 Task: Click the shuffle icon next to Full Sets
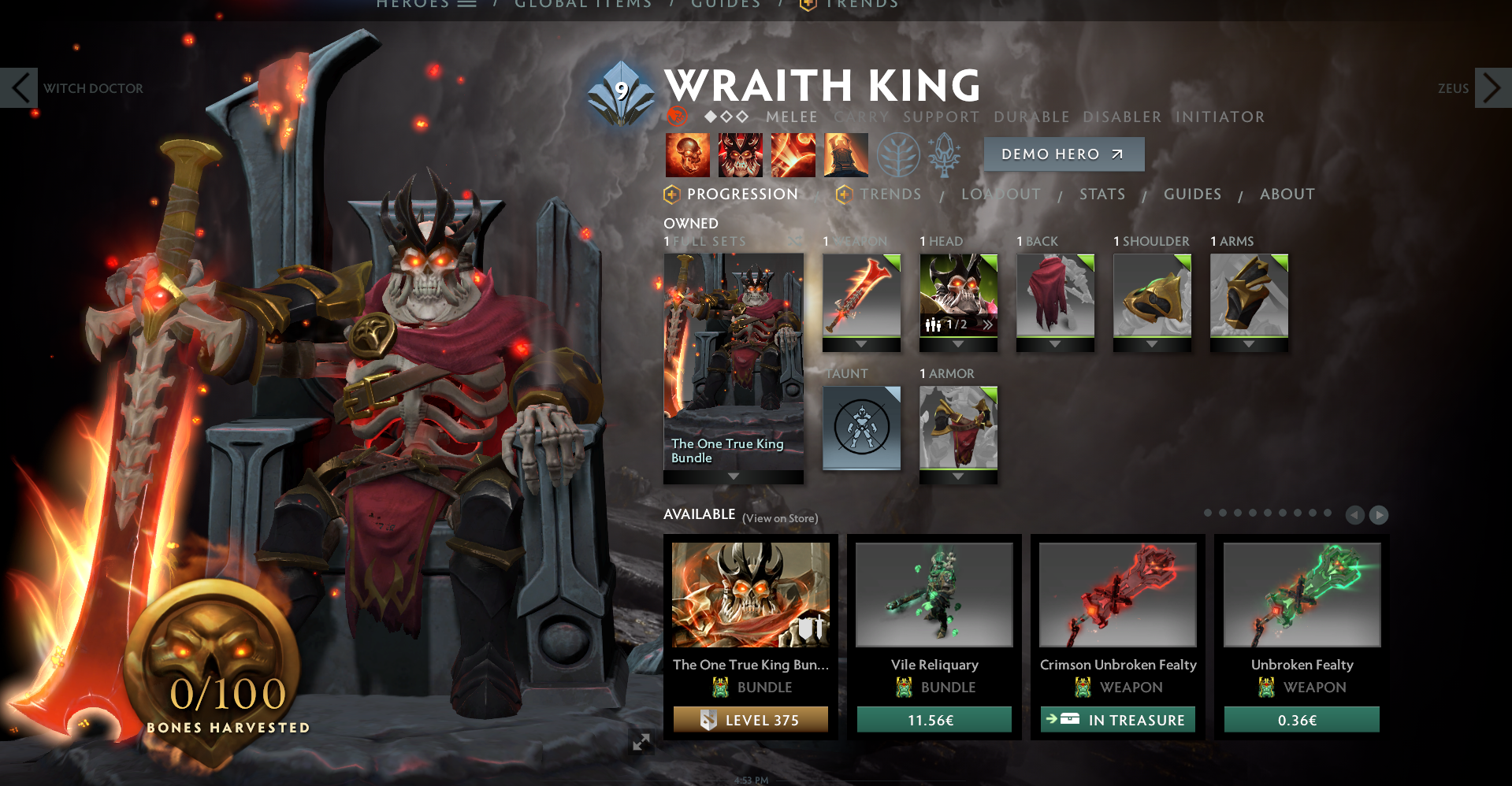point(795,241)
